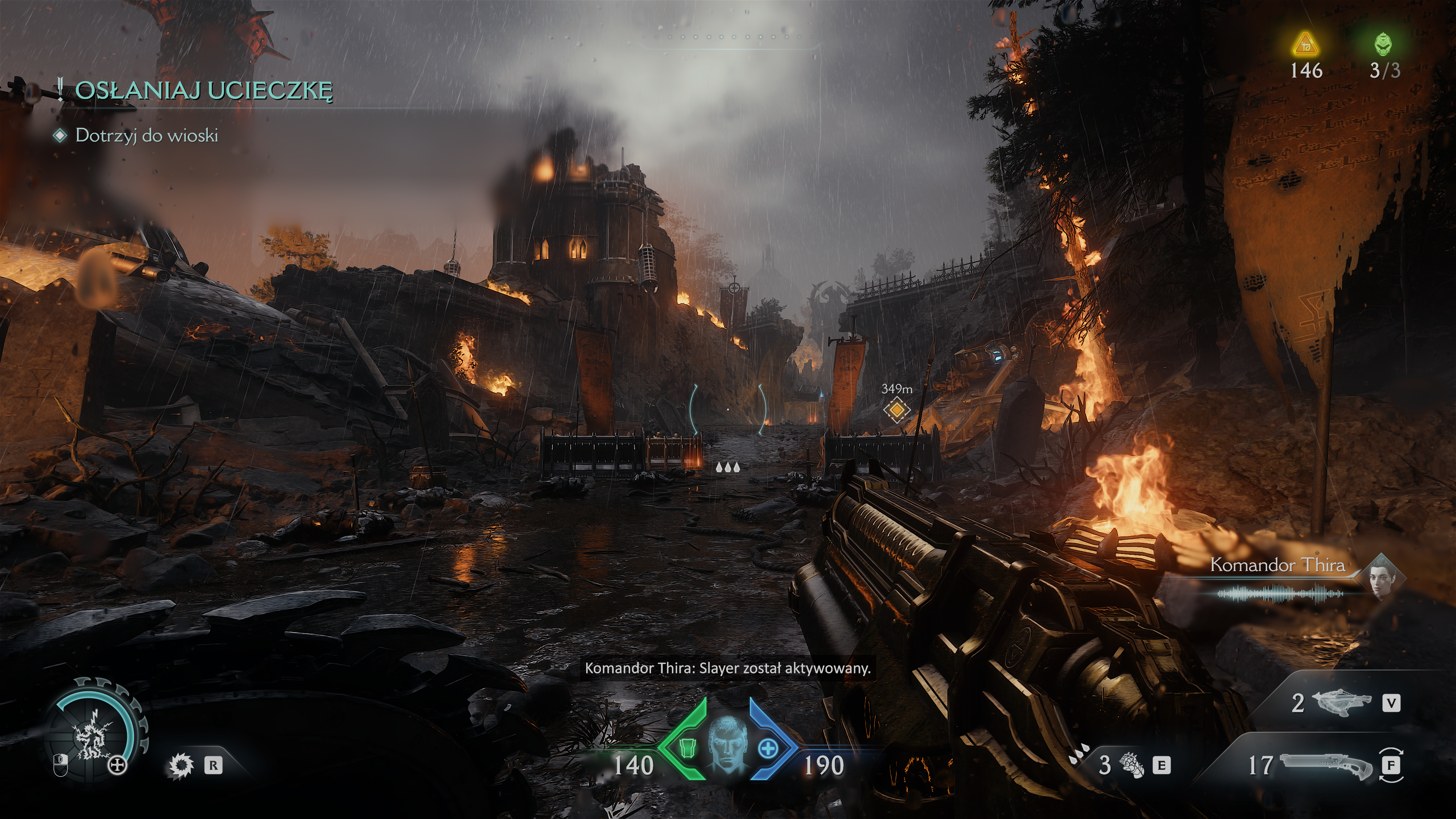Select the orange diamond waypoint marker
This screenshot has height=819, width=1456.
click(896, 409)
